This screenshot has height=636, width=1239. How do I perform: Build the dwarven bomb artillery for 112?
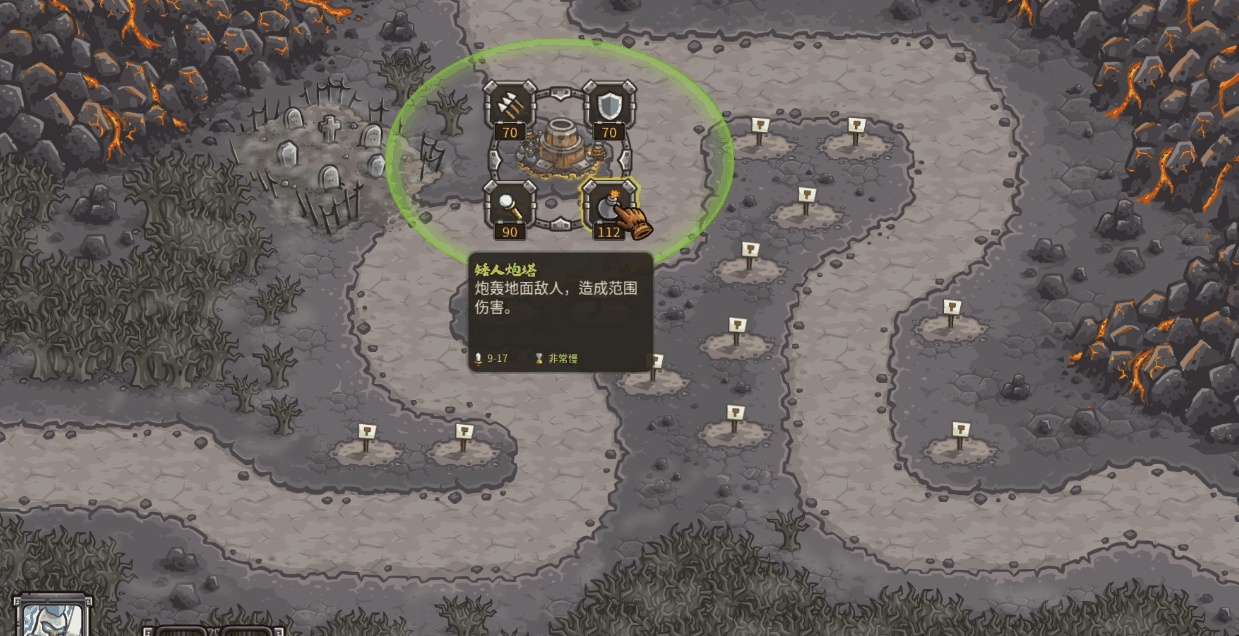click(x=608, y=205)
